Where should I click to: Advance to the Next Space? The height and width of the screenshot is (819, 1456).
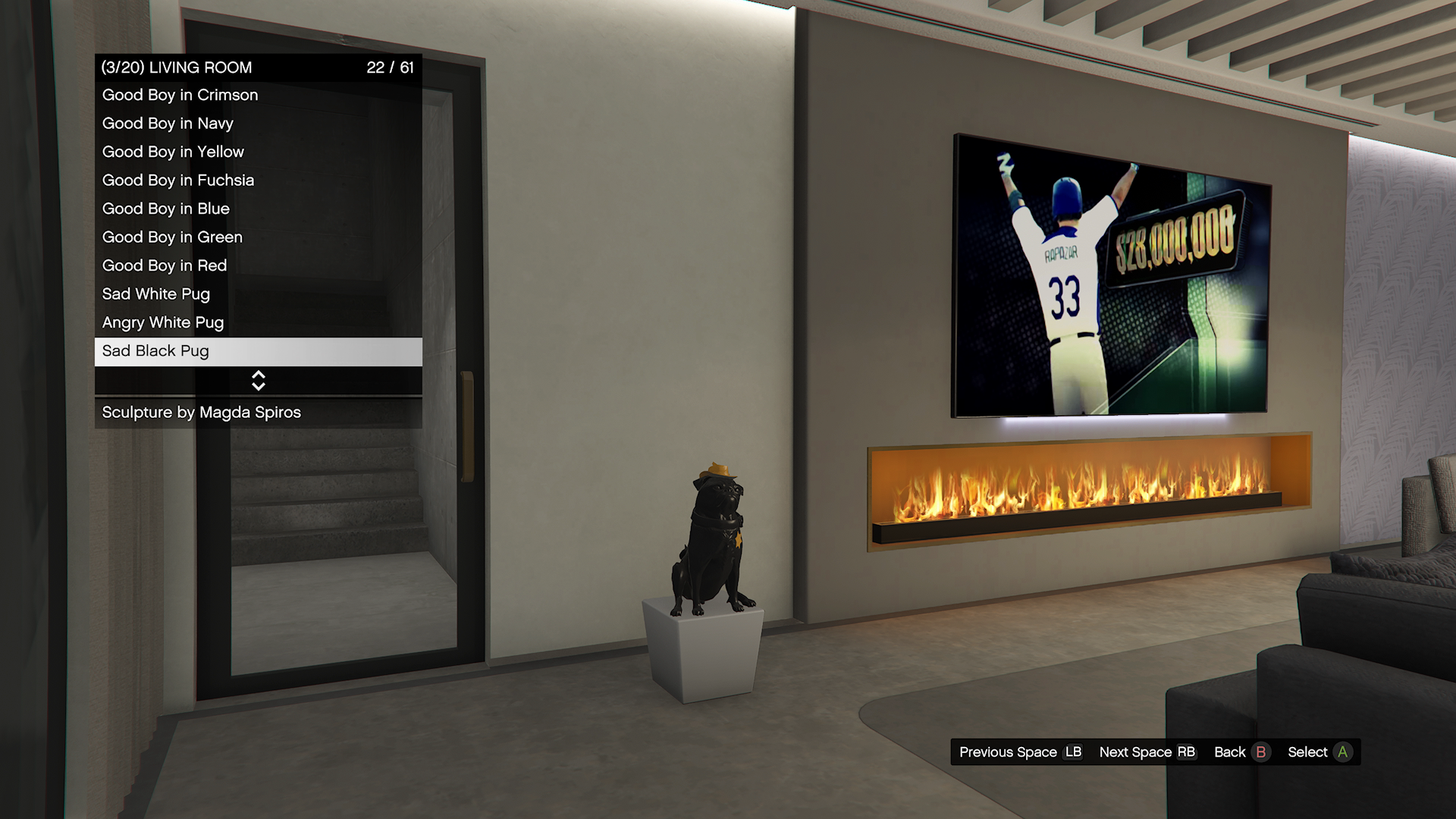(1147, 752)
